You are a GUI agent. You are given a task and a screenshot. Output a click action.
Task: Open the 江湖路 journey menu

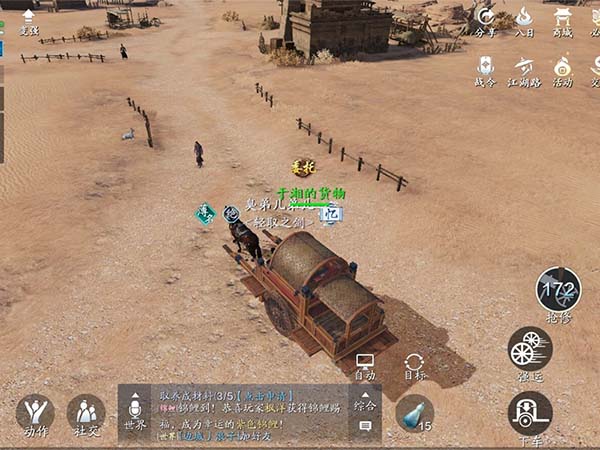[524, 69]
